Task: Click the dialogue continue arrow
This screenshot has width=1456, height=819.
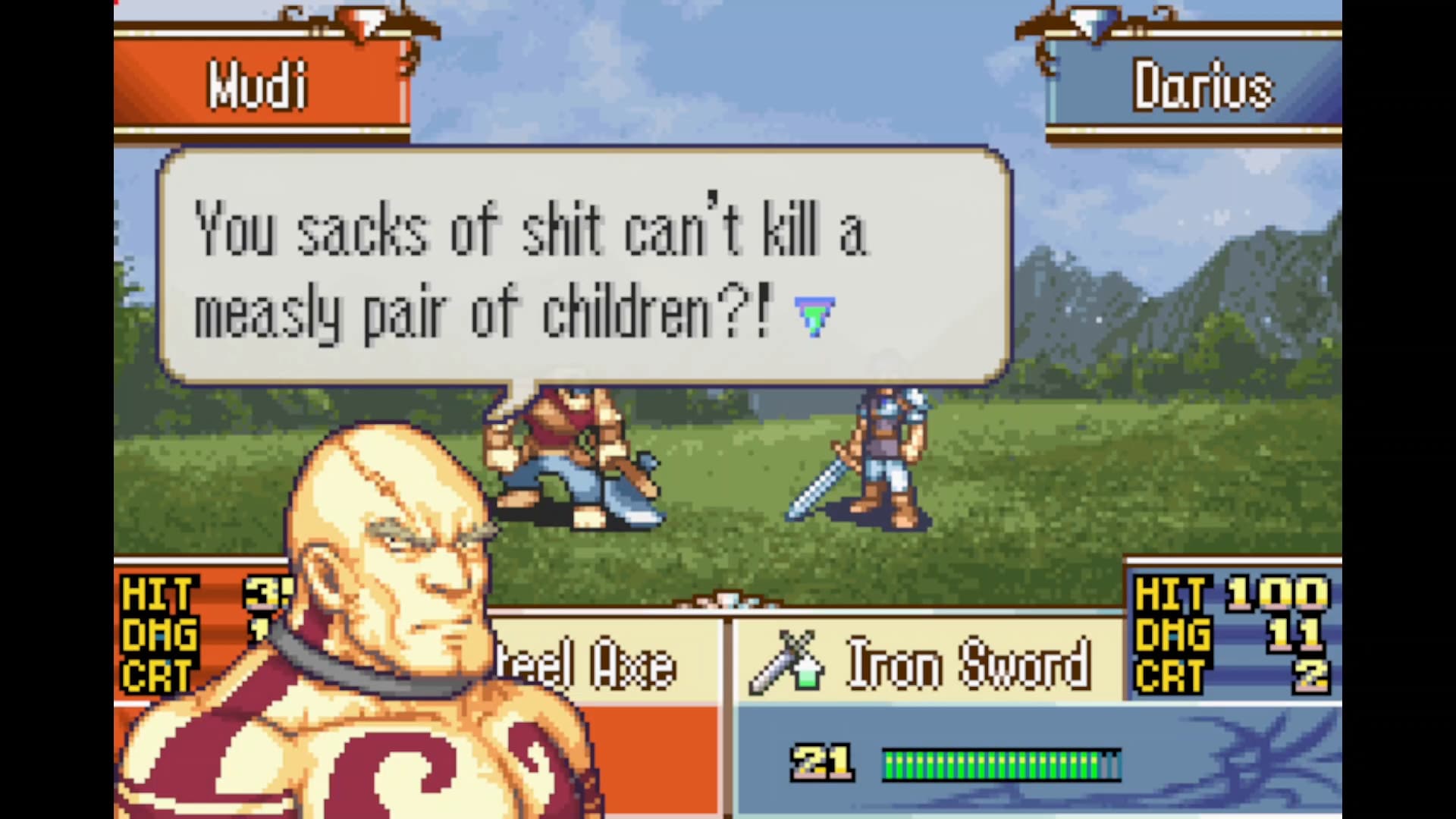Action: 814,315
